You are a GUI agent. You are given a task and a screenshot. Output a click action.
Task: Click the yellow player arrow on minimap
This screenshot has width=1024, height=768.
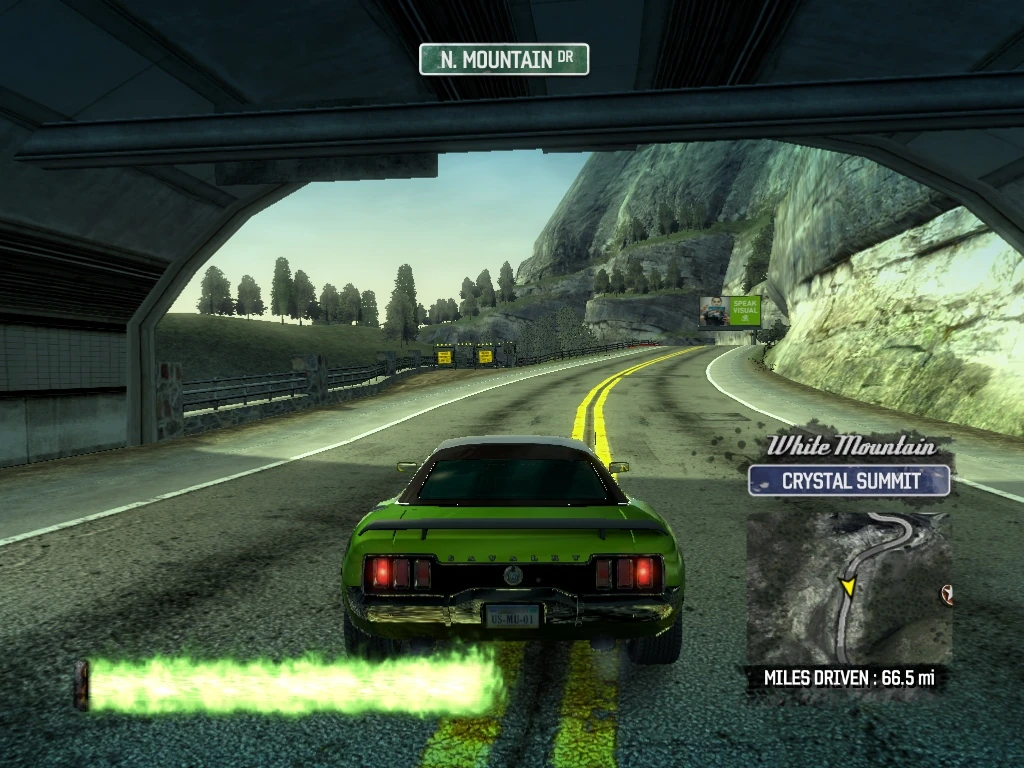pyautogui.click(x=848, y=585)
